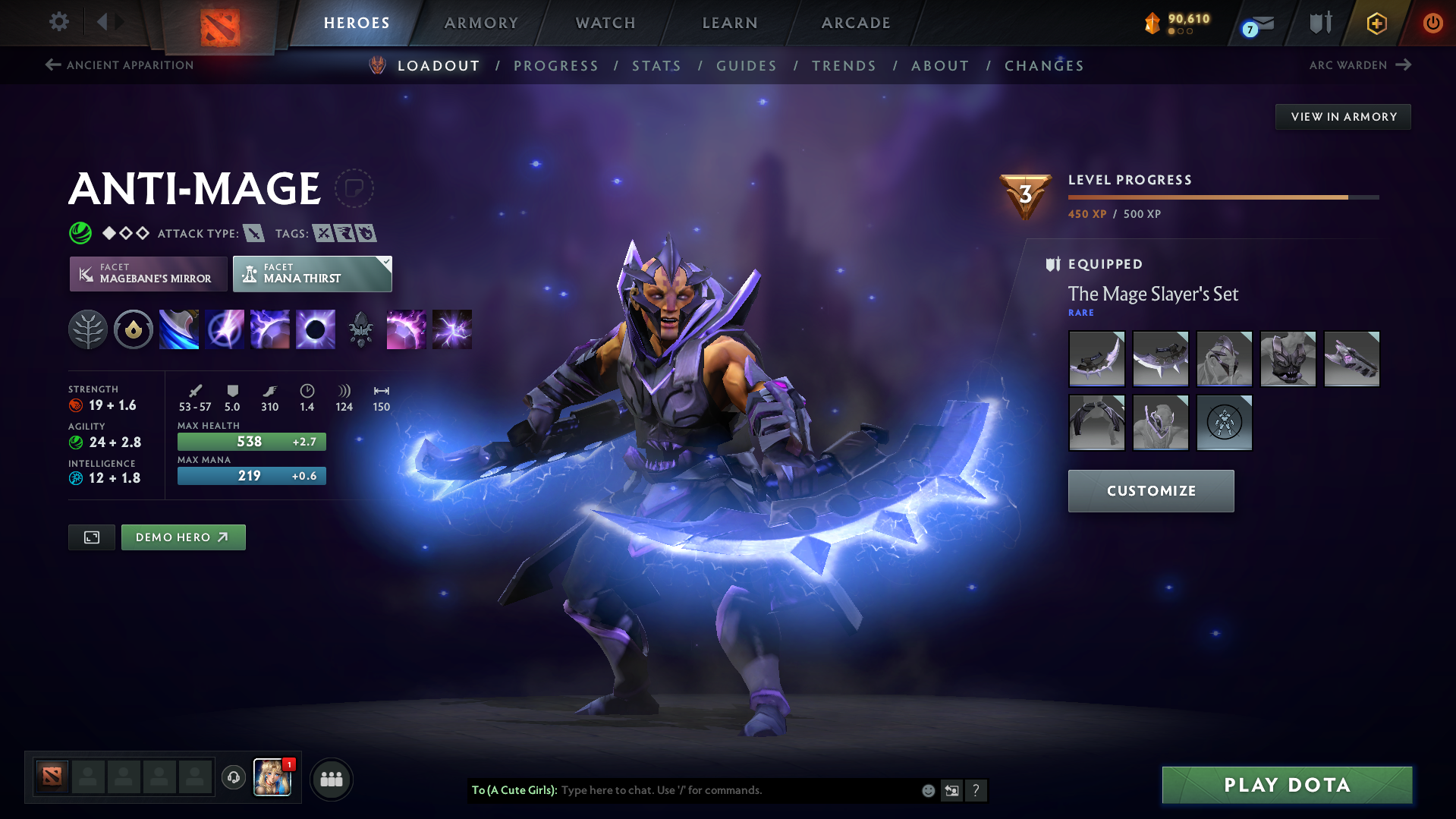Open the emoticon picker in the chat bar

pos(927,790)
